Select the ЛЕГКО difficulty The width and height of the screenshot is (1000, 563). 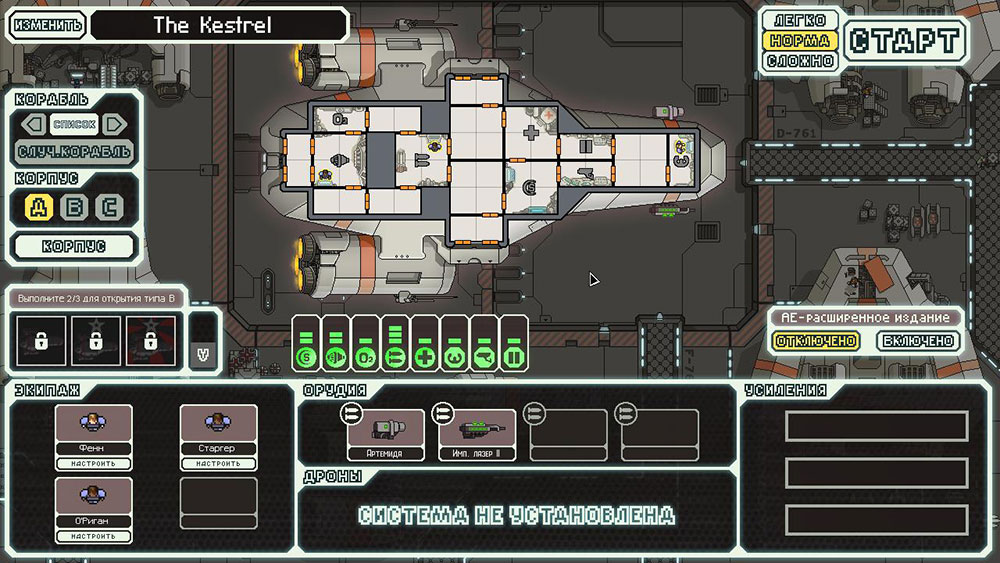(798, 21)
